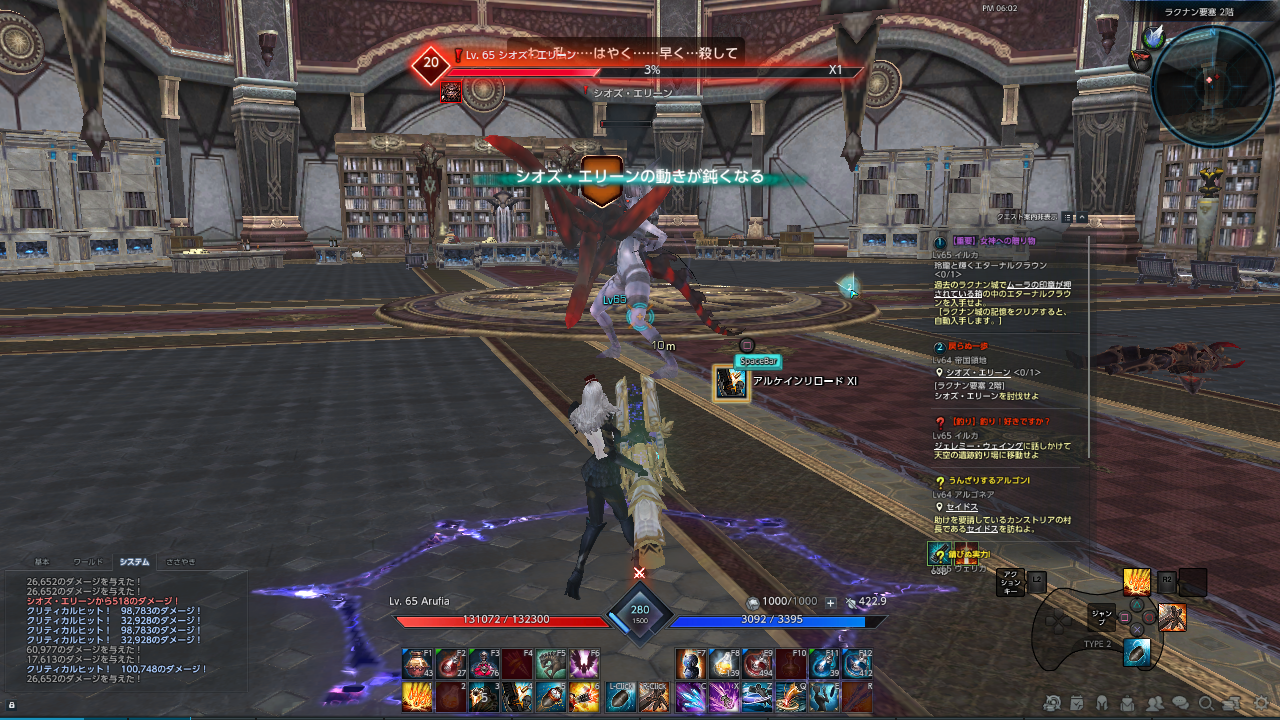Open the settings gear icon
This screenshot has height=720, width=1280.
(x=1259, y=703)
